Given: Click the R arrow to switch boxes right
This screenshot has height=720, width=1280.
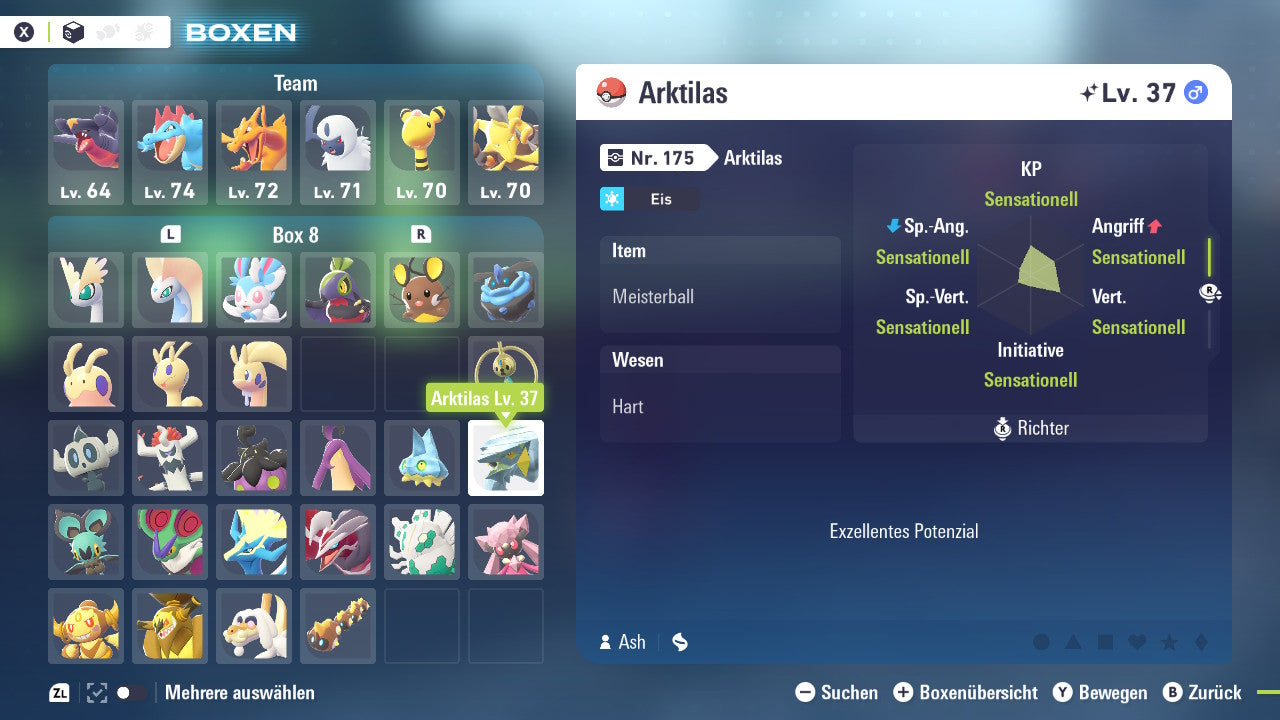Looking at the screenshot, I should 421,232.
